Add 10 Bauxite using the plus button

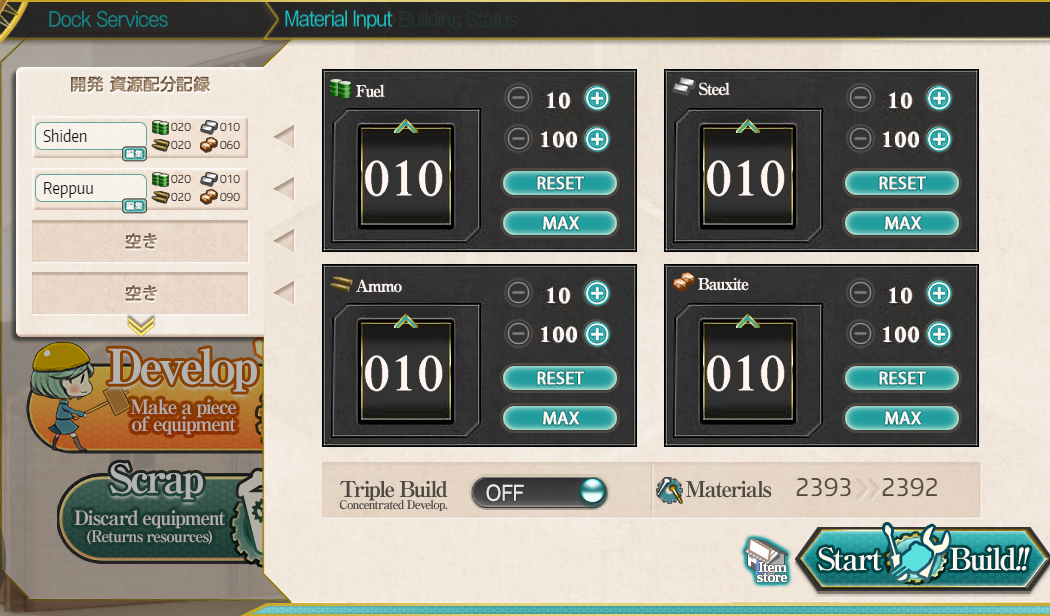coord(939,294)
